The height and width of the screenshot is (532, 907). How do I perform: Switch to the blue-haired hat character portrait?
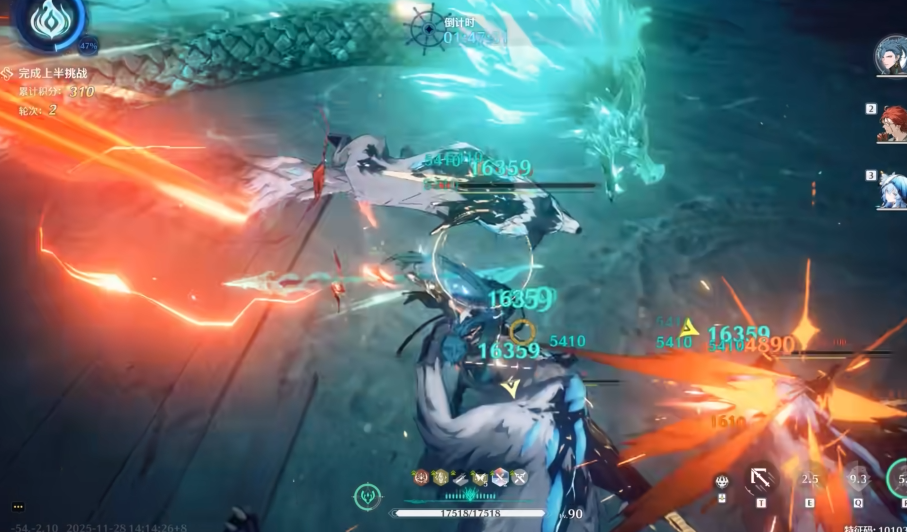click(x=892, y=189)
